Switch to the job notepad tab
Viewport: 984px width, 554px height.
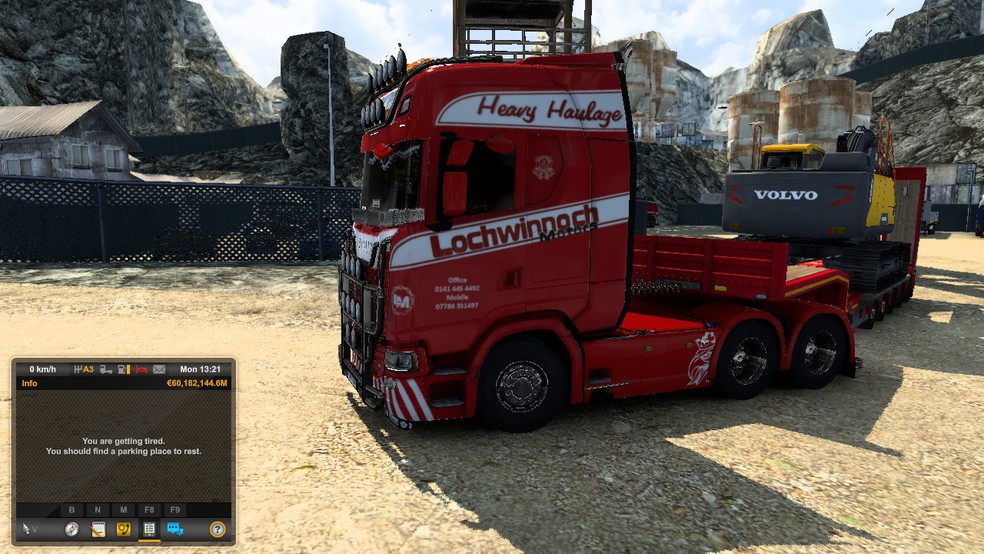coord(98,529)
